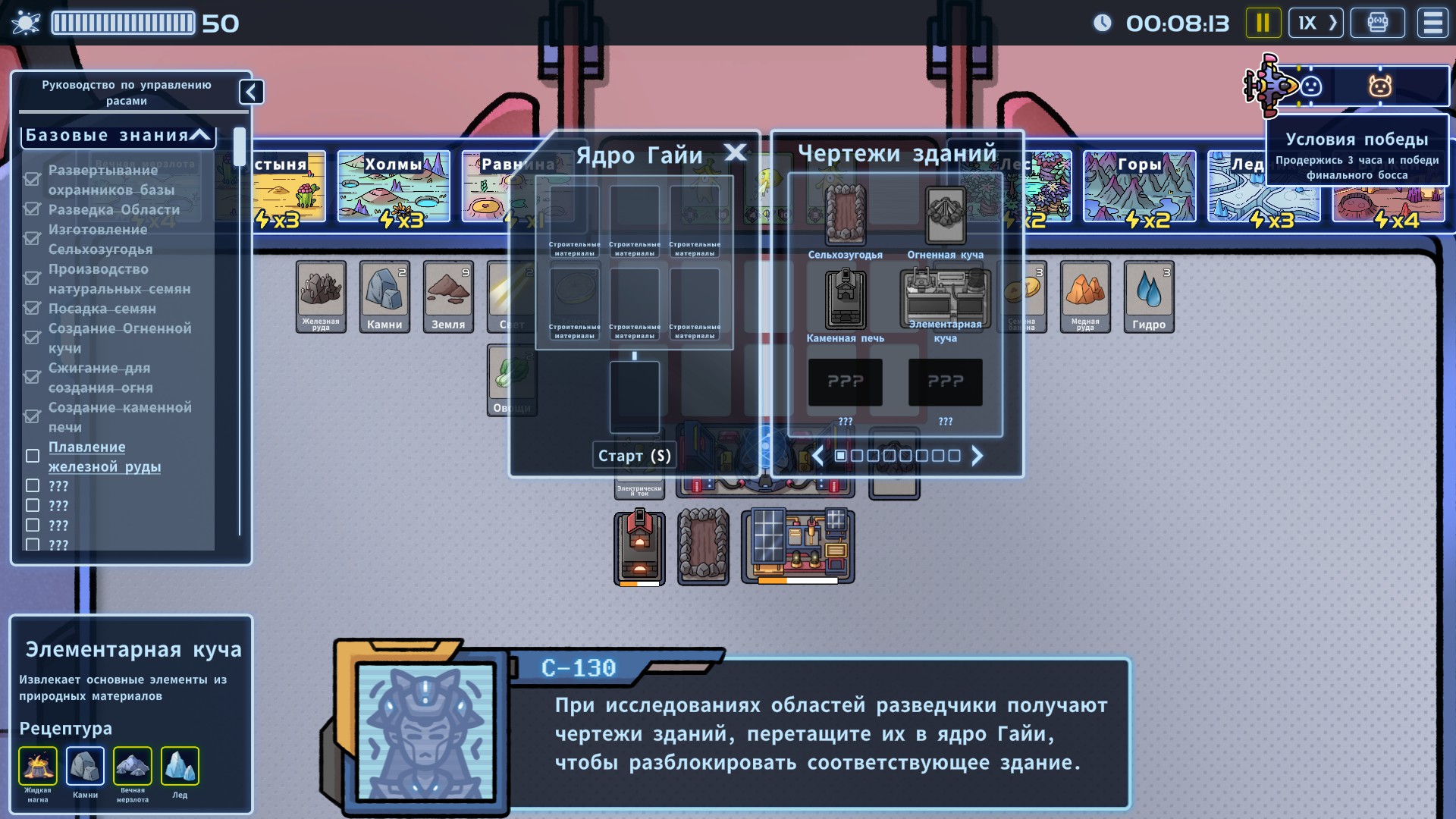Open the Плавление железной руды guide link
The image size is (1456, 819).
[x=104, y=457]
